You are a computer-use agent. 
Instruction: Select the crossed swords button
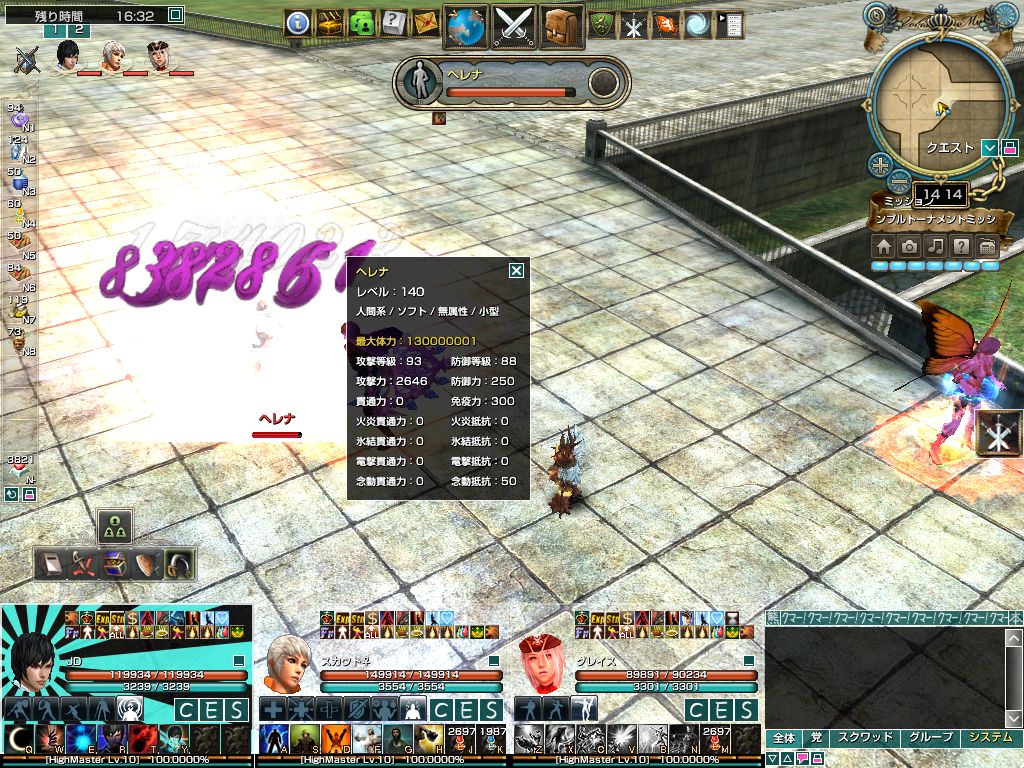(515, 25)
